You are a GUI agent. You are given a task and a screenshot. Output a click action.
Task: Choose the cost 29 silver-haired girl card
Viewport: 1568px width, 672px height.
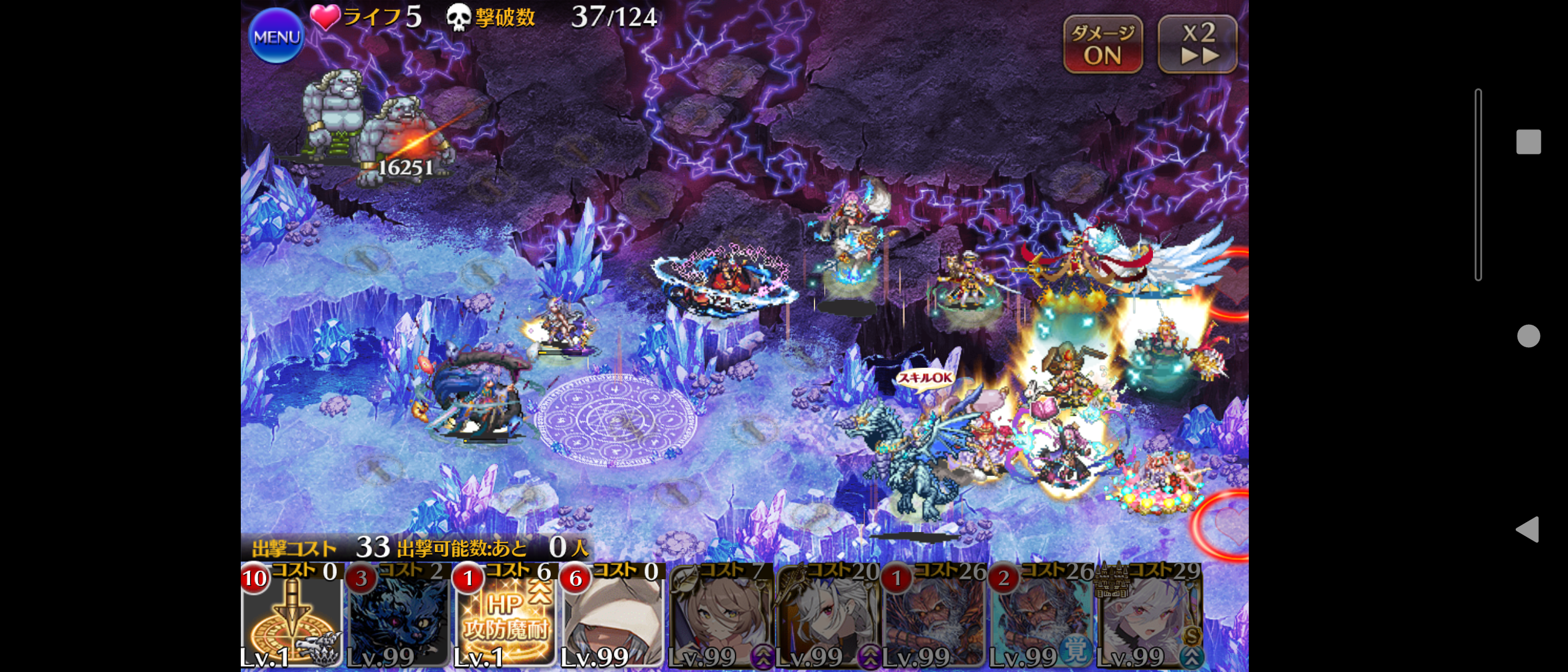click(x=1149, y=616)
